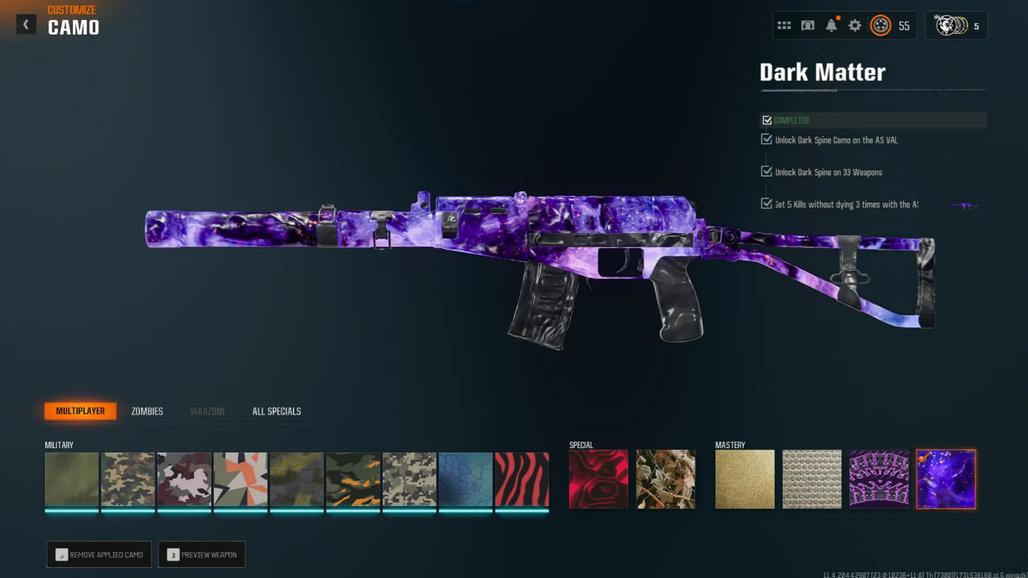Choose the orange and grey geometric splinter camo
Image resolution: width=1028 pixels, height=578 pixels.
[x=240, y=479]
